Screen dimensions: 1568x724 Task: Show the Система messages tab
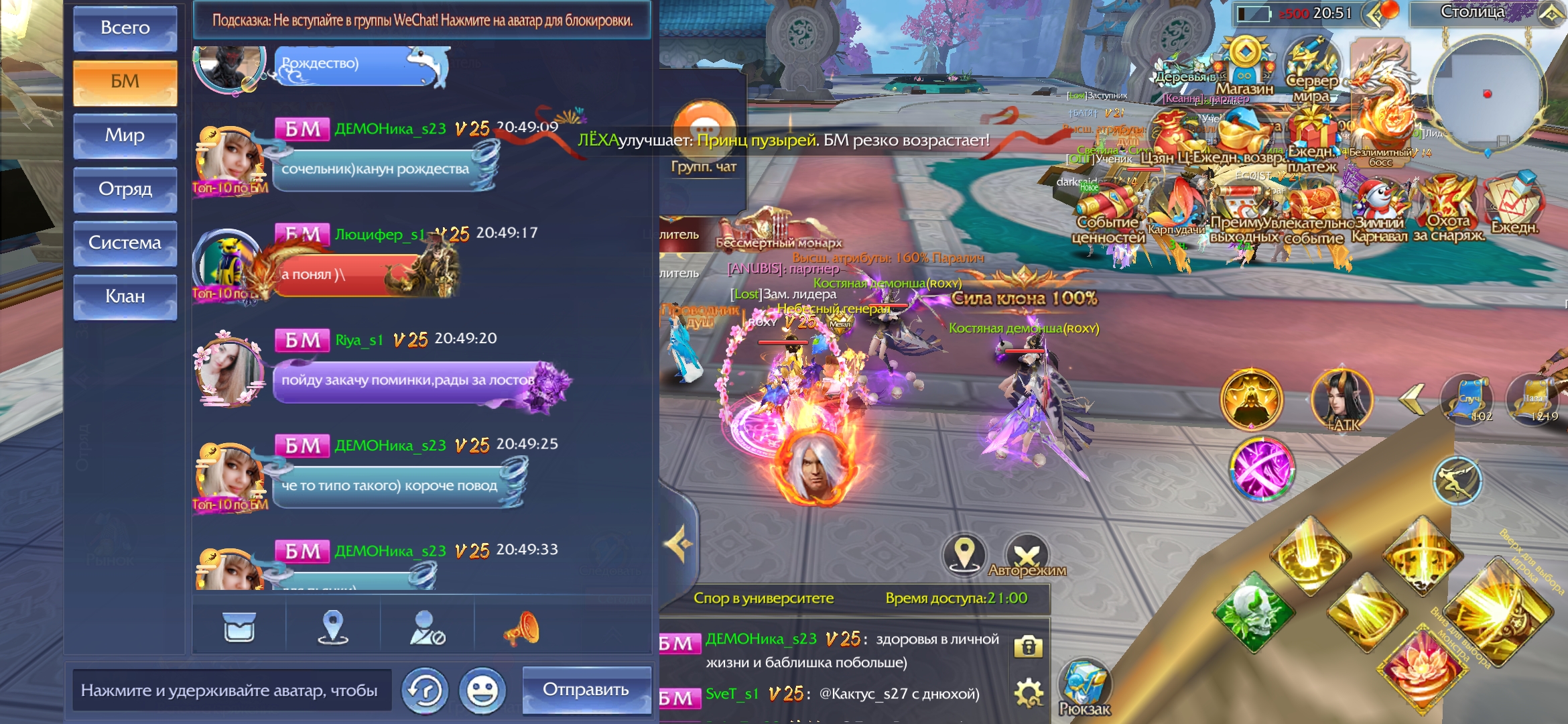pyautogui.click(x=125, y=243)
